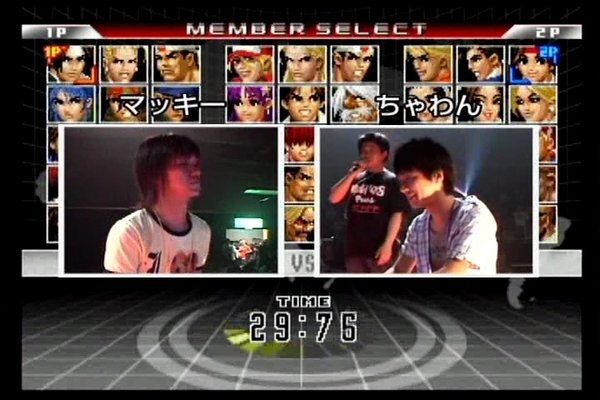Choose Benimaru's blond portrait
600x400 pixels.
pyautogui.click(x=124, y=63)
